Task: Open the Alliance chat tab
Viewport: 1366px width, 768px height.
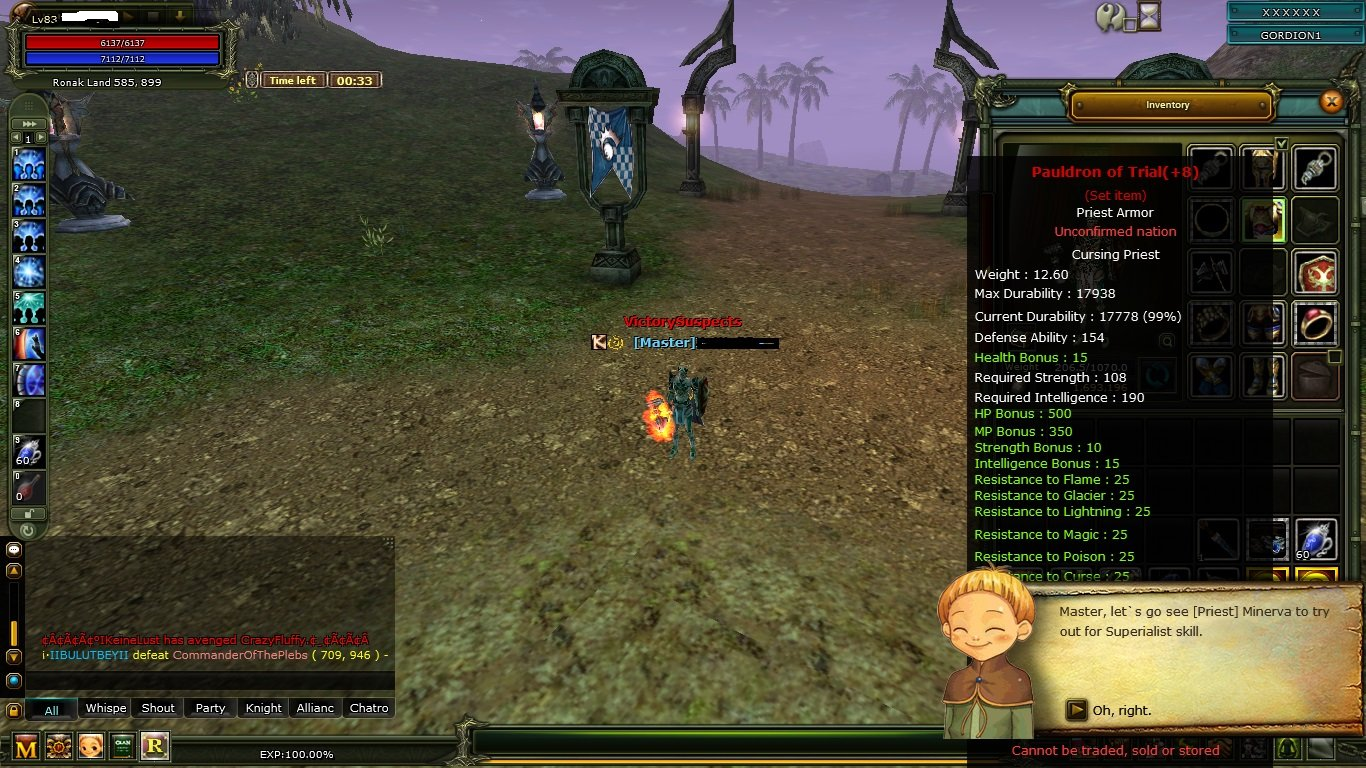Action: (315, 708)
